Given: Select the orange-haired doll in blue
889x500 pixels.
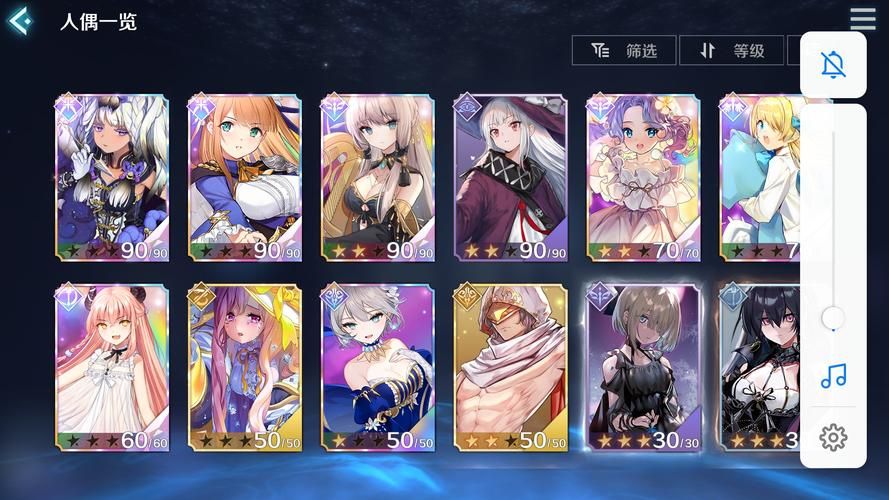Looking at the screenshot, I should pyautogui.click(x=245, y=178).
